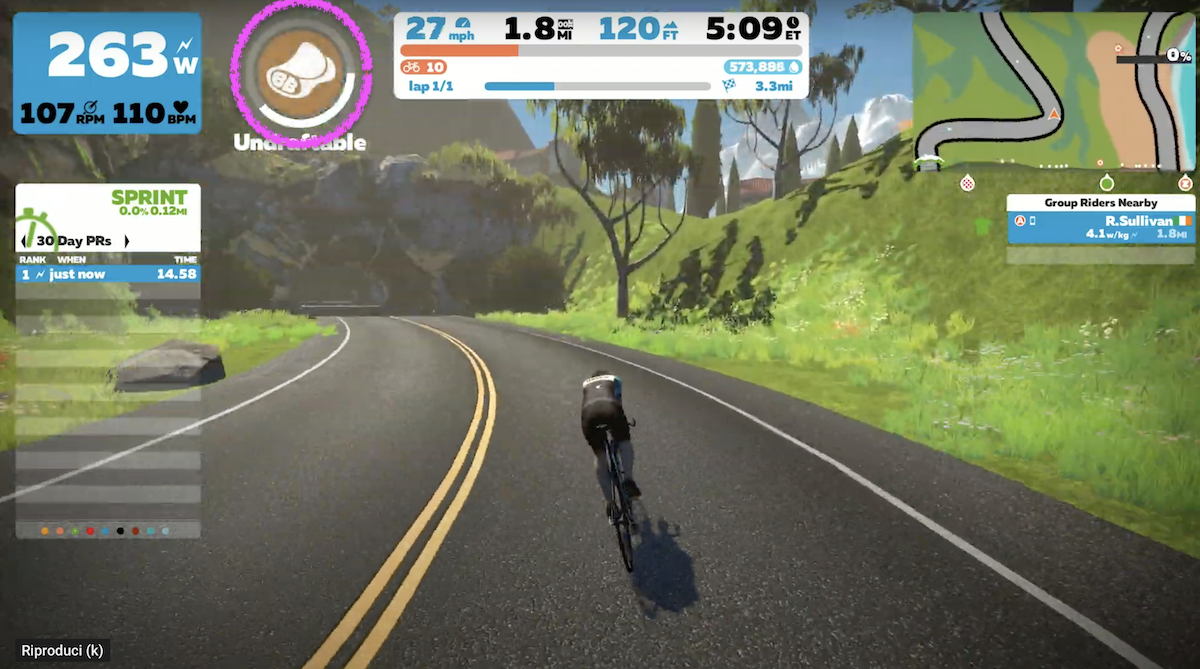
Task: Show previous leaderboard with left arrow
Action: coord(24,241)
